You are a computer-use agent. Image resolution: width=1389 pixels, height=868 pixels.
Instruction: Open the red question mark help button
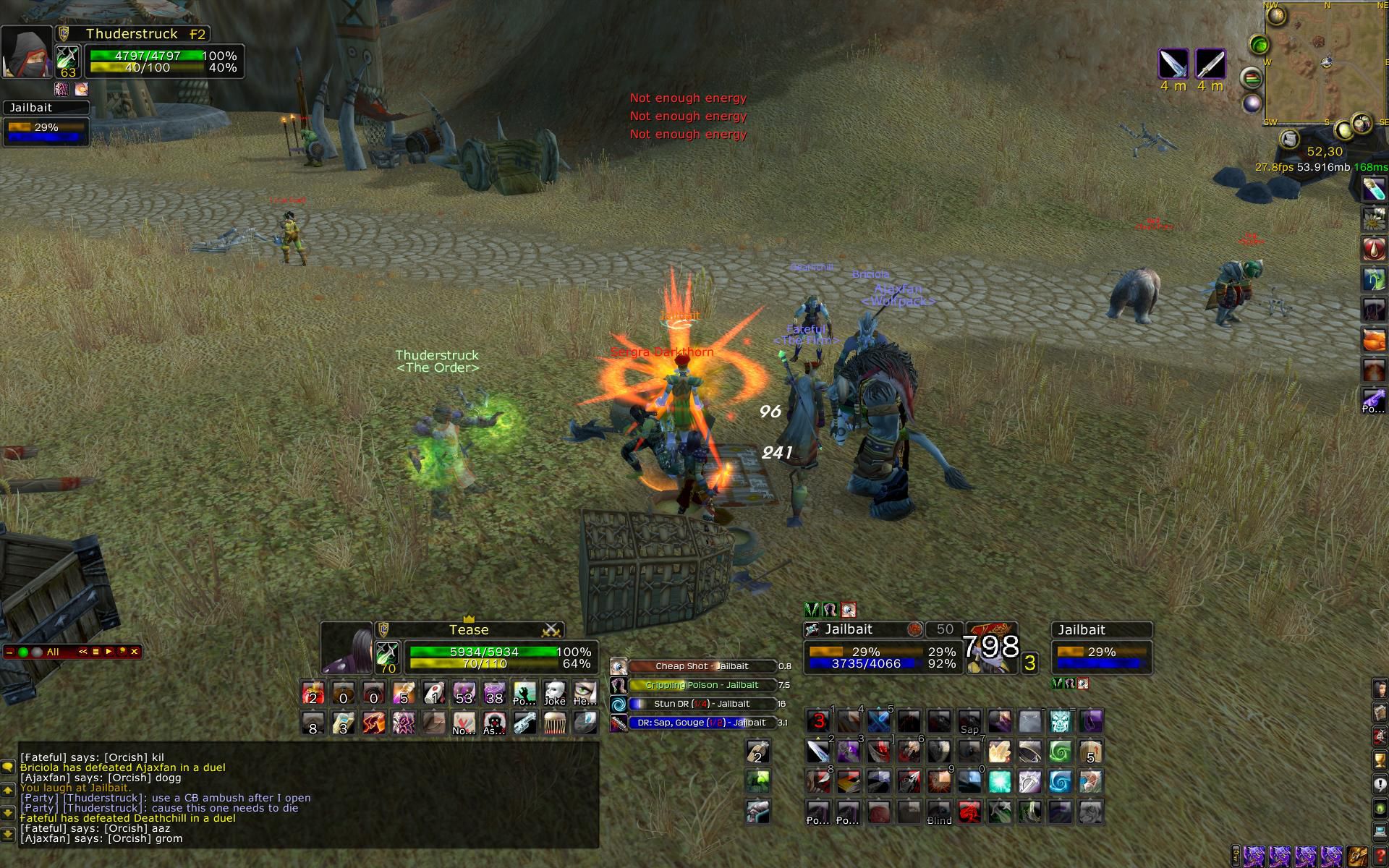pyautogui.click(x=1381, y=856)
